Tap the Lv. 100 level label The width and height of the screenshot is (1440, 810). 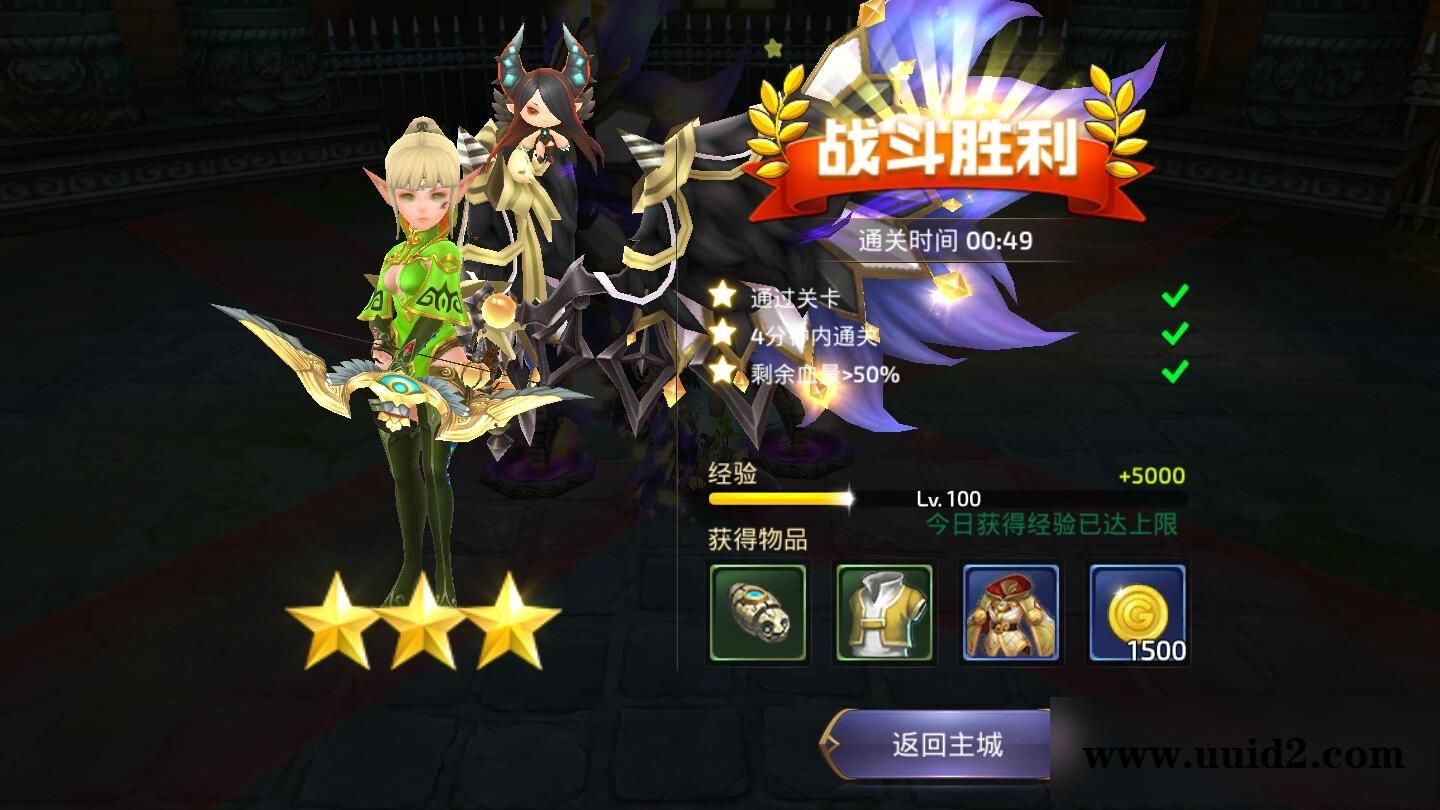tap(950, 497)
